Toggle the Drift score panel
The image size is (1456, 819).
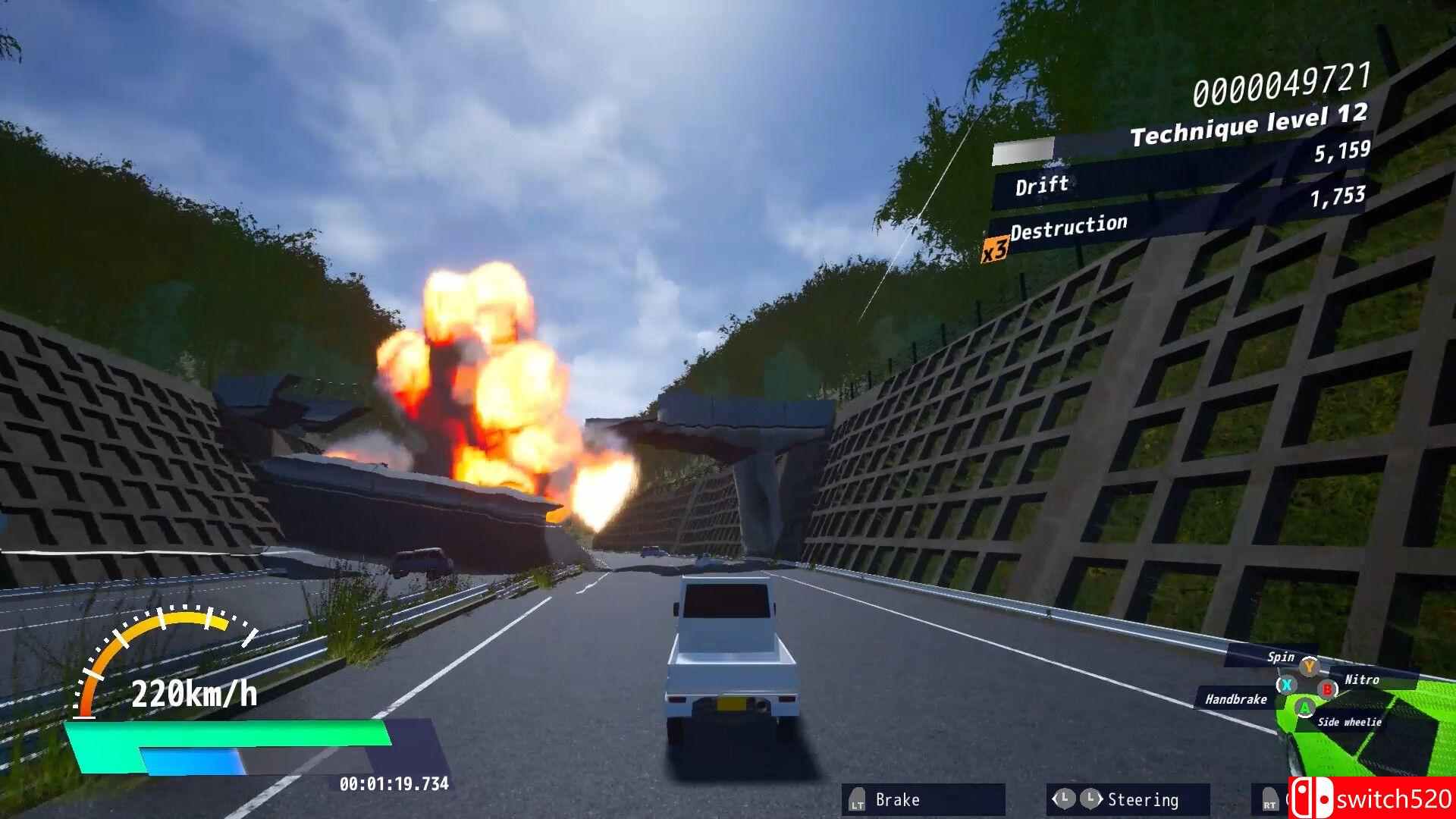[1041, 184]
